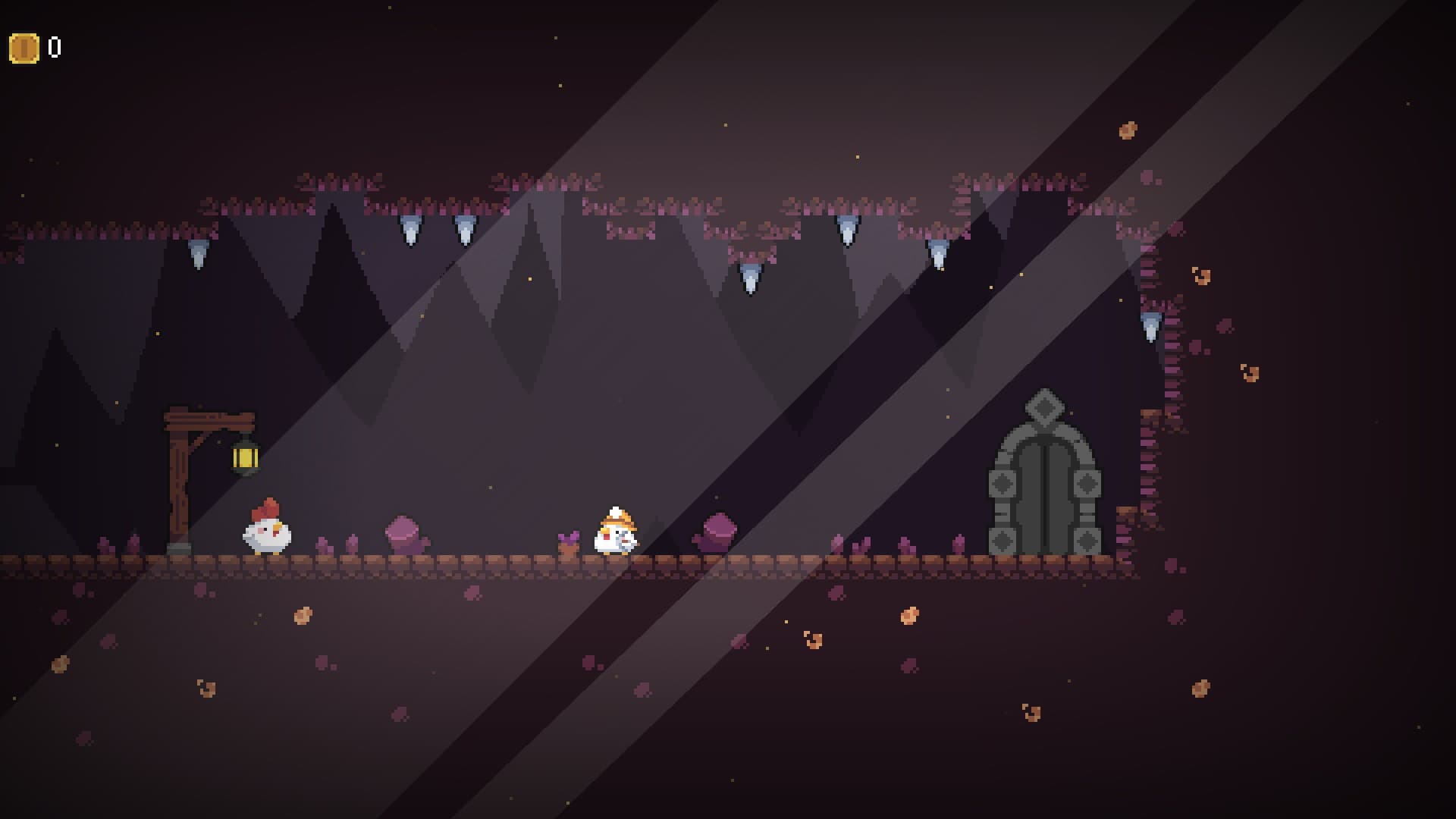The width and height of the screenshot is (1456, 819).
Task: Expand the coin counter display
Action: (x=36, y=47)
